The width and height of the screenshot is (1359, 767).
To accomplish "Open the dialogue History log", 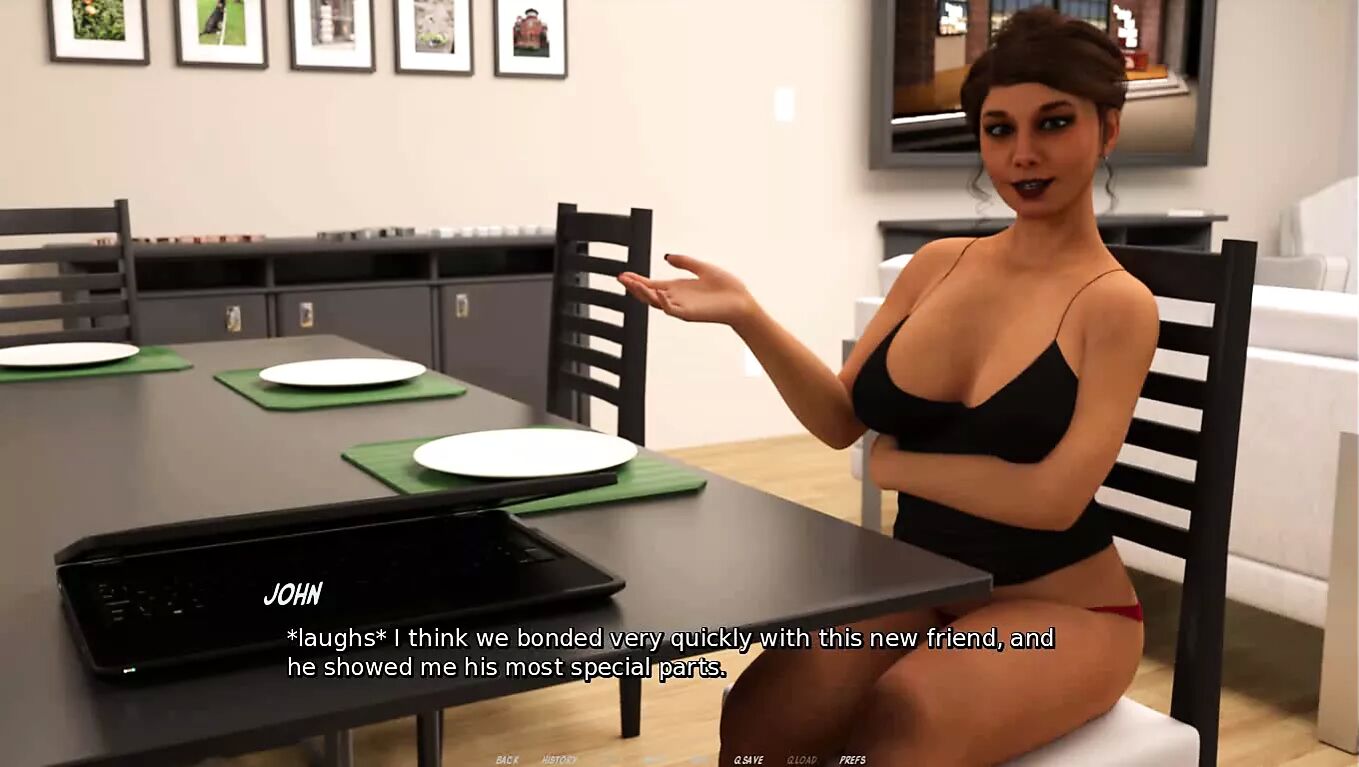I will tap(559, 760).
